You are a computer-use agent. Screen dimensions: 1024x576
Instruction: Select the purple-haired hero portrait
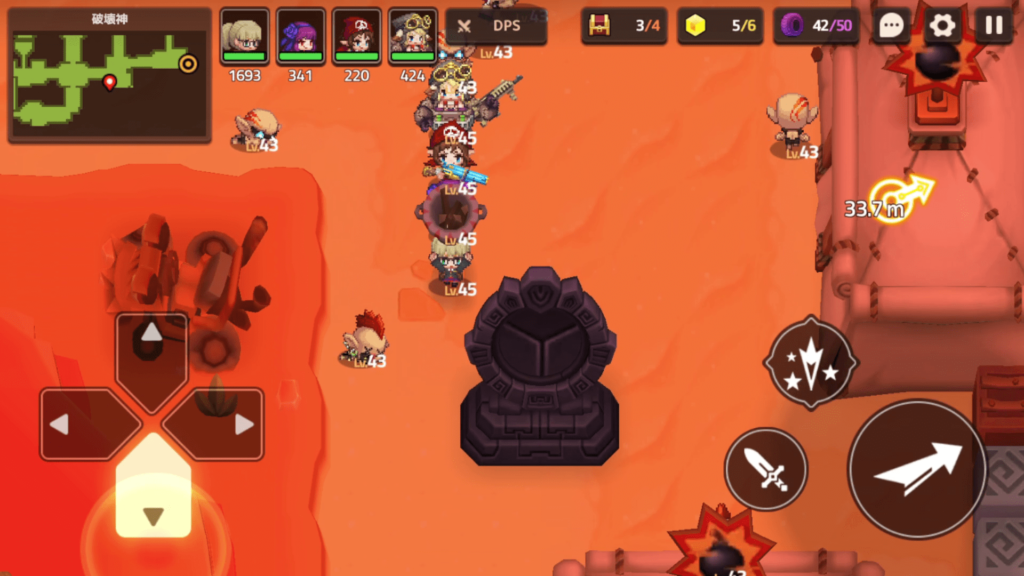300,37
